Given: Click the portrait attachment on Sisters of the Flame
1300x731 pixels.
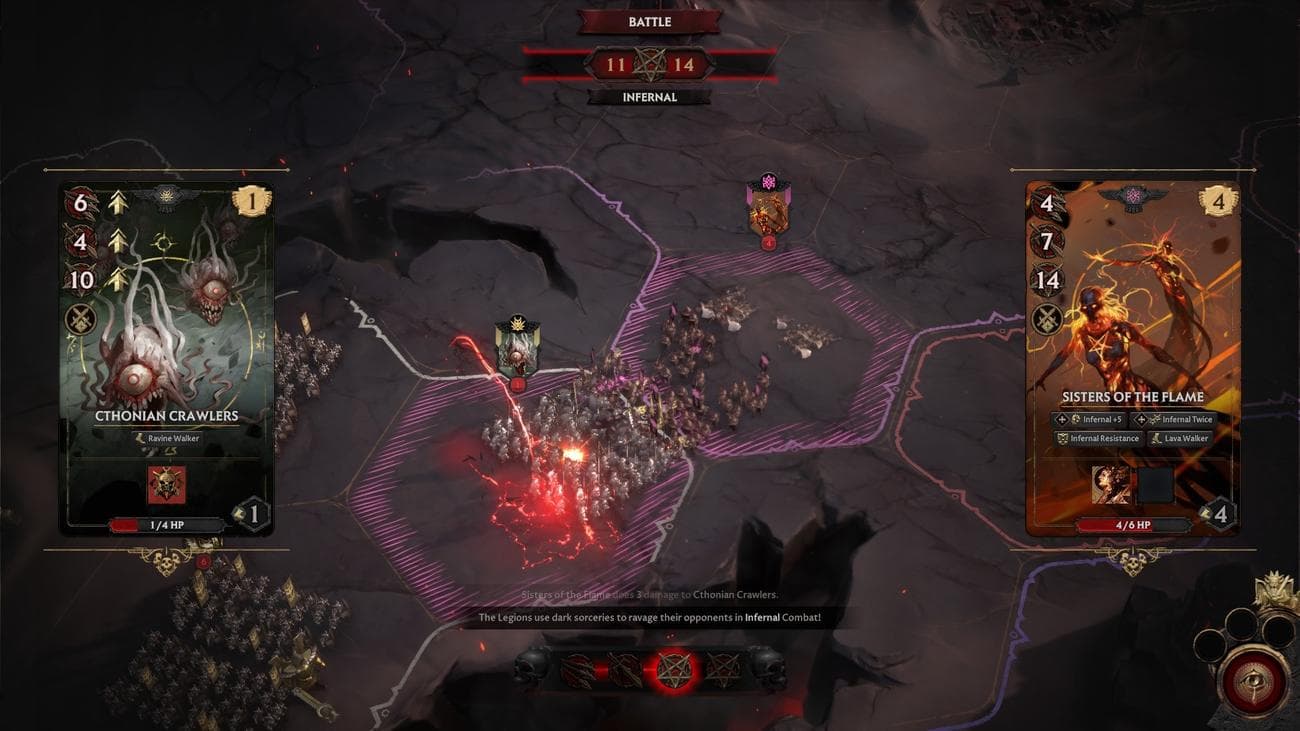Looking at the screenshot, I should tap(1111, 484).
